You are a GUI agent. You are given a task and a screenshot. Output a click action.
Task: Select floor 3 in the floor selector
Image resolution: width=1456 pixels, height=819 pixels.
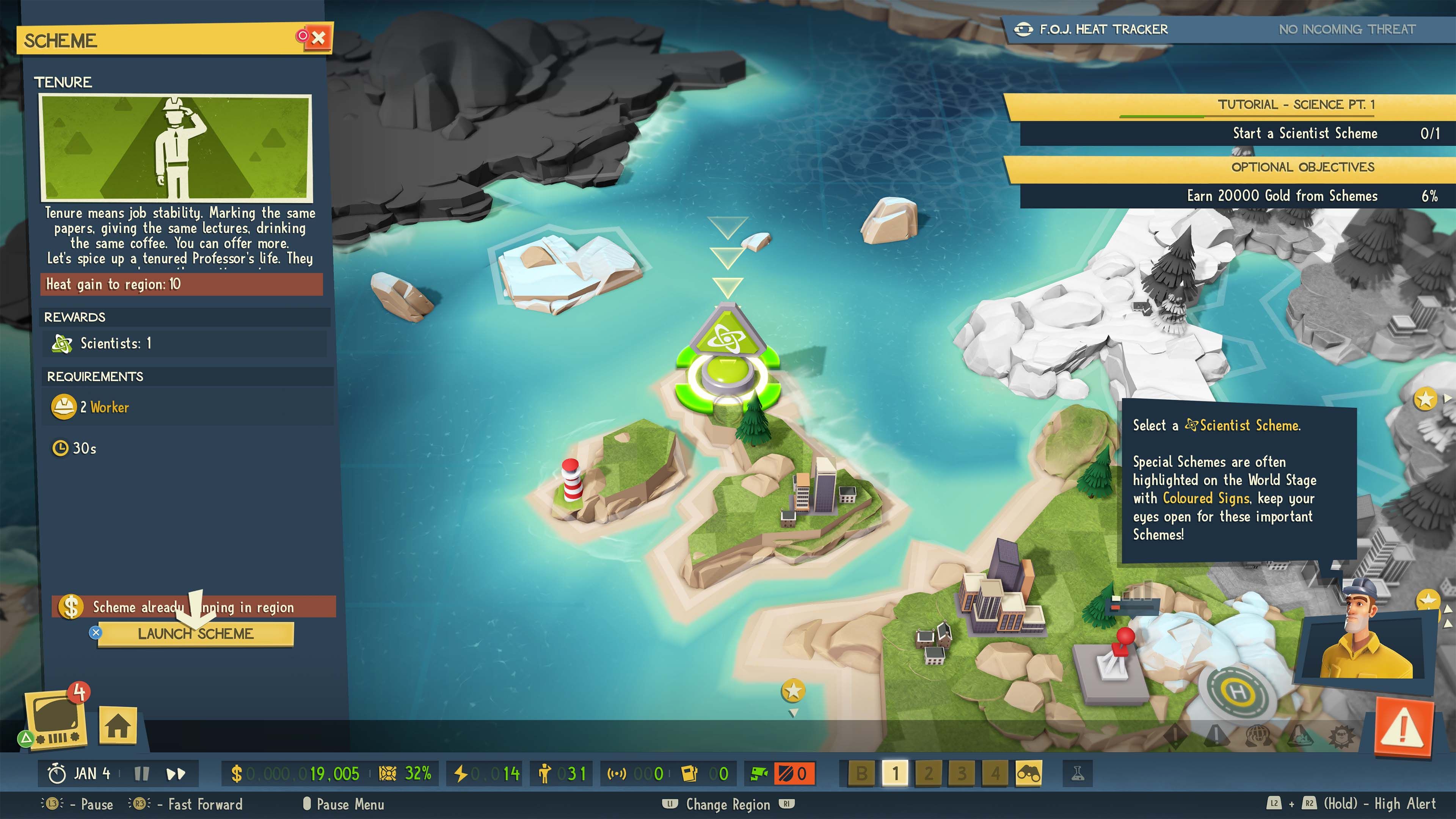[x=962, y=773]
